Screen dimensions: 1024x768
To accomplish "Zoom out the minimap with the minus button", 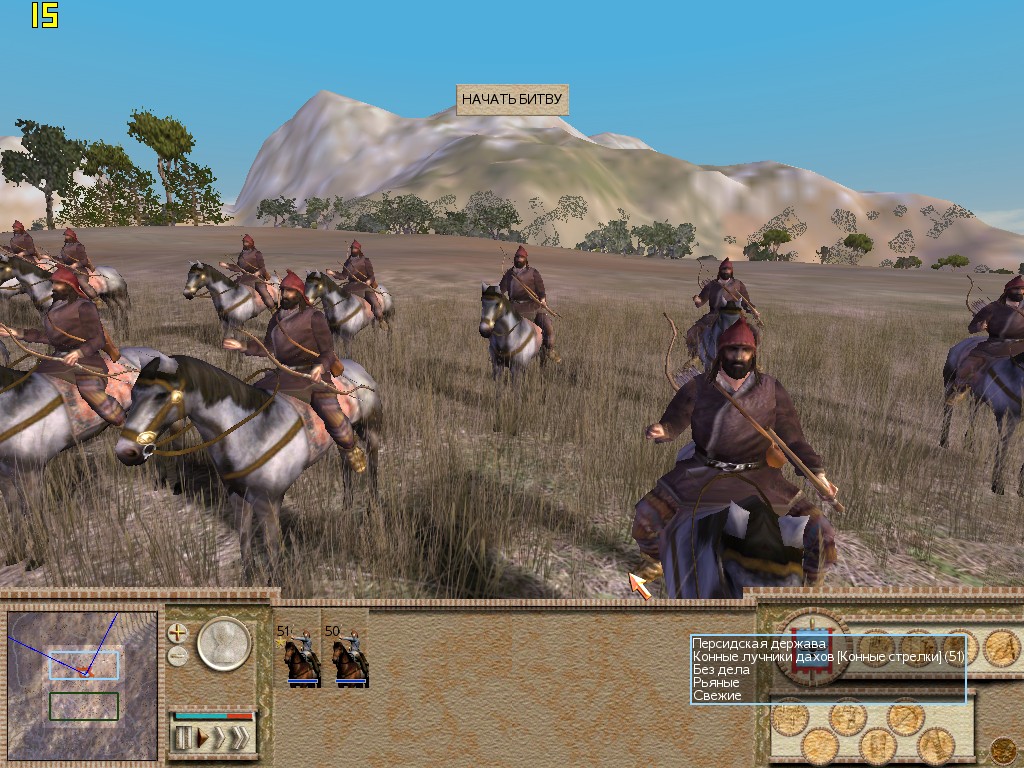I will (x=177, y=656).
